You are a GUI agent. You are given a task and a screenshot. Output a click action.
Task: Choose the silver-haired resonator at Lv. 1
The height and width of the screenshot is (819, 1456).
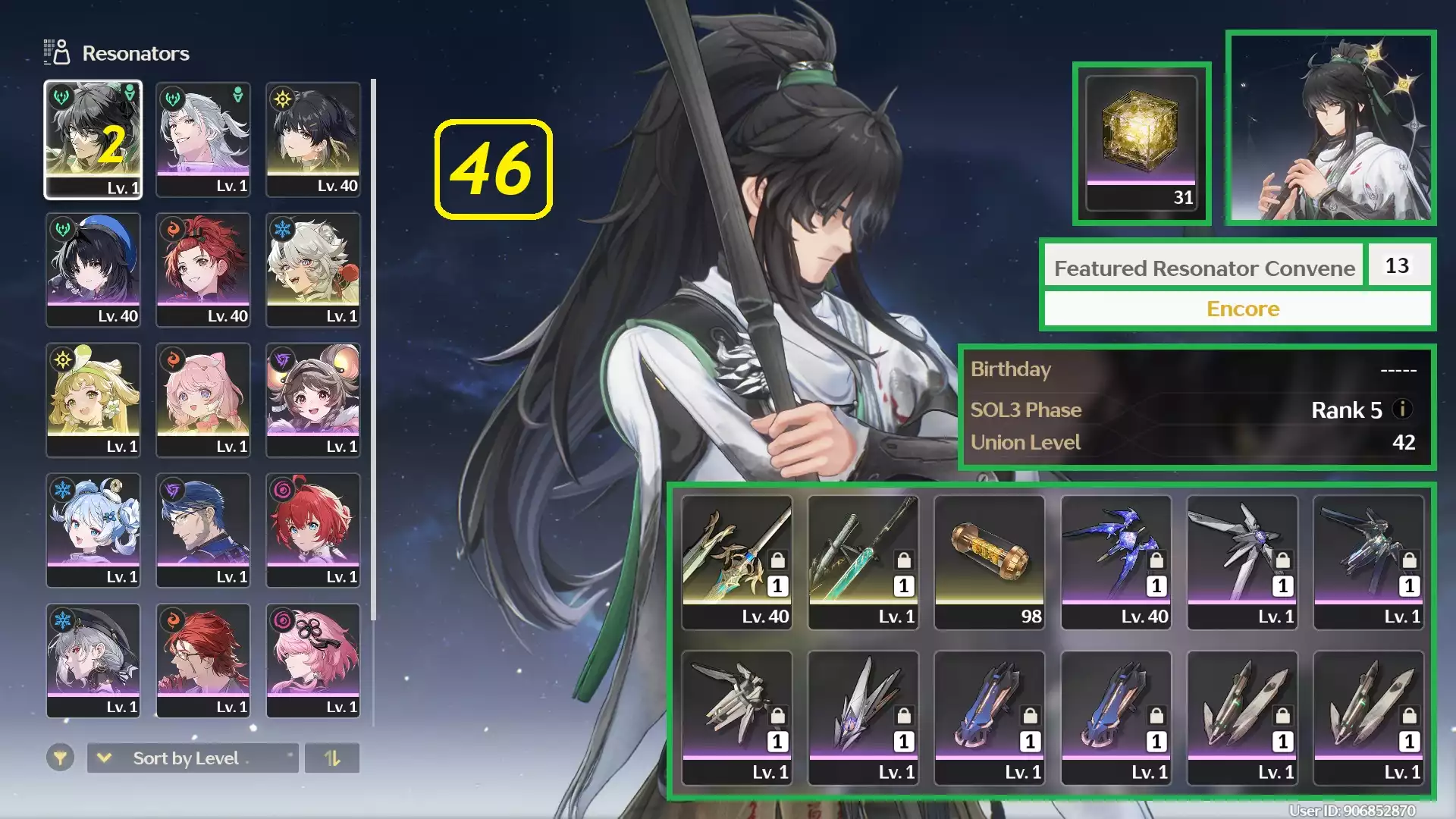[x=202, y=139]
